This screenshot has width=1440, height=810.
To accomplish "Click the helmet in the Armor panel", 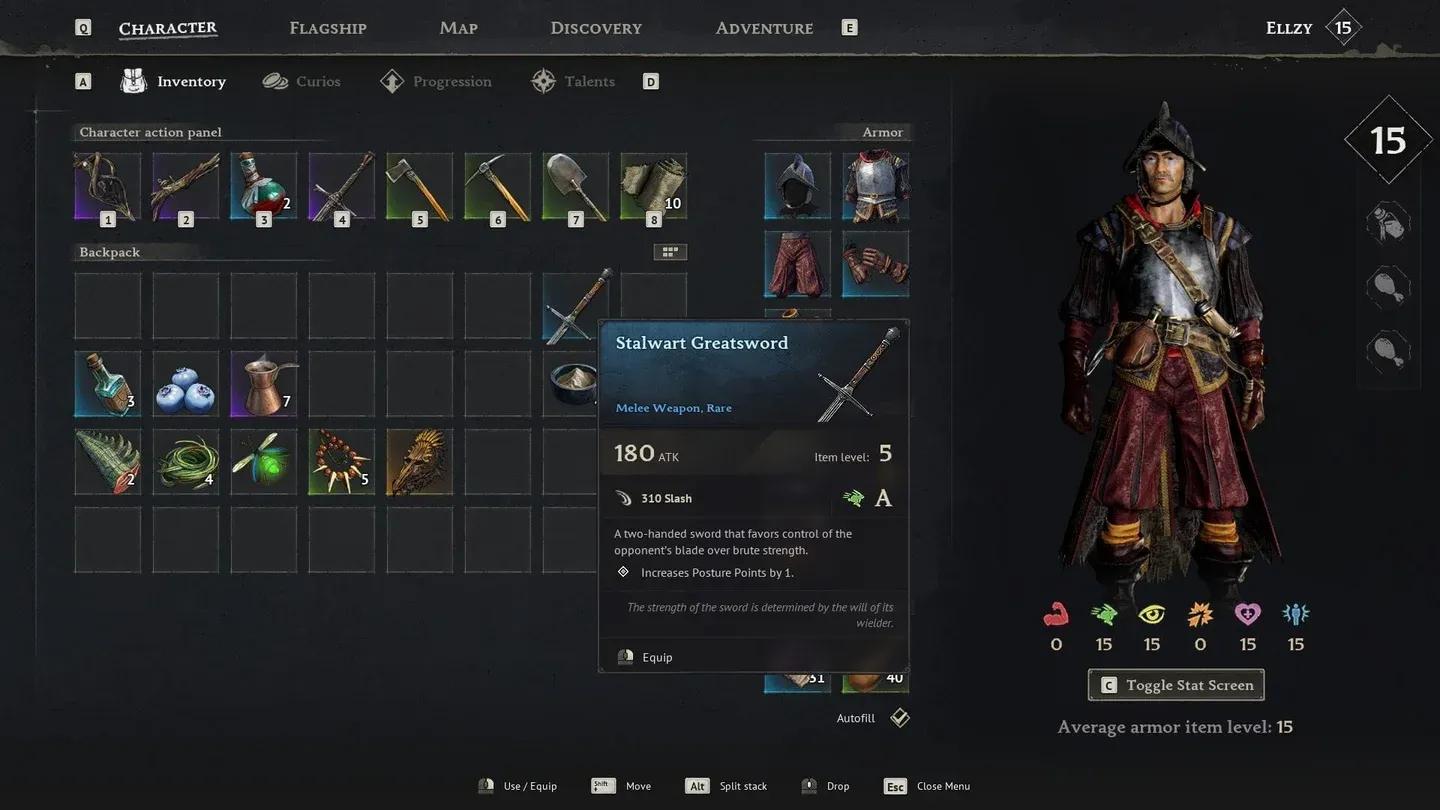I will [796, 185].
